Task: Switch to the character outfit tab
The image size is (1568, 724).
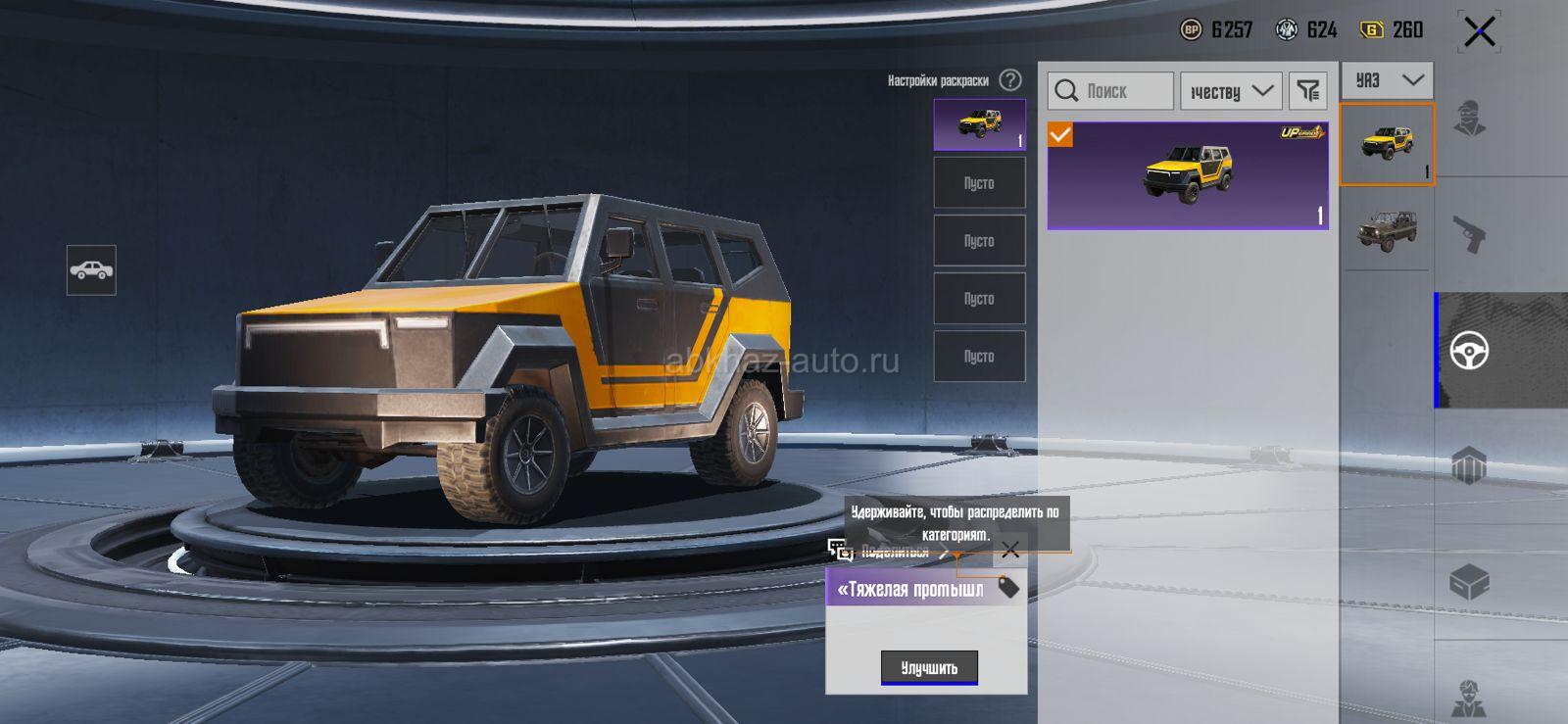Action: pyautogui.click(x=1469, y=120)
